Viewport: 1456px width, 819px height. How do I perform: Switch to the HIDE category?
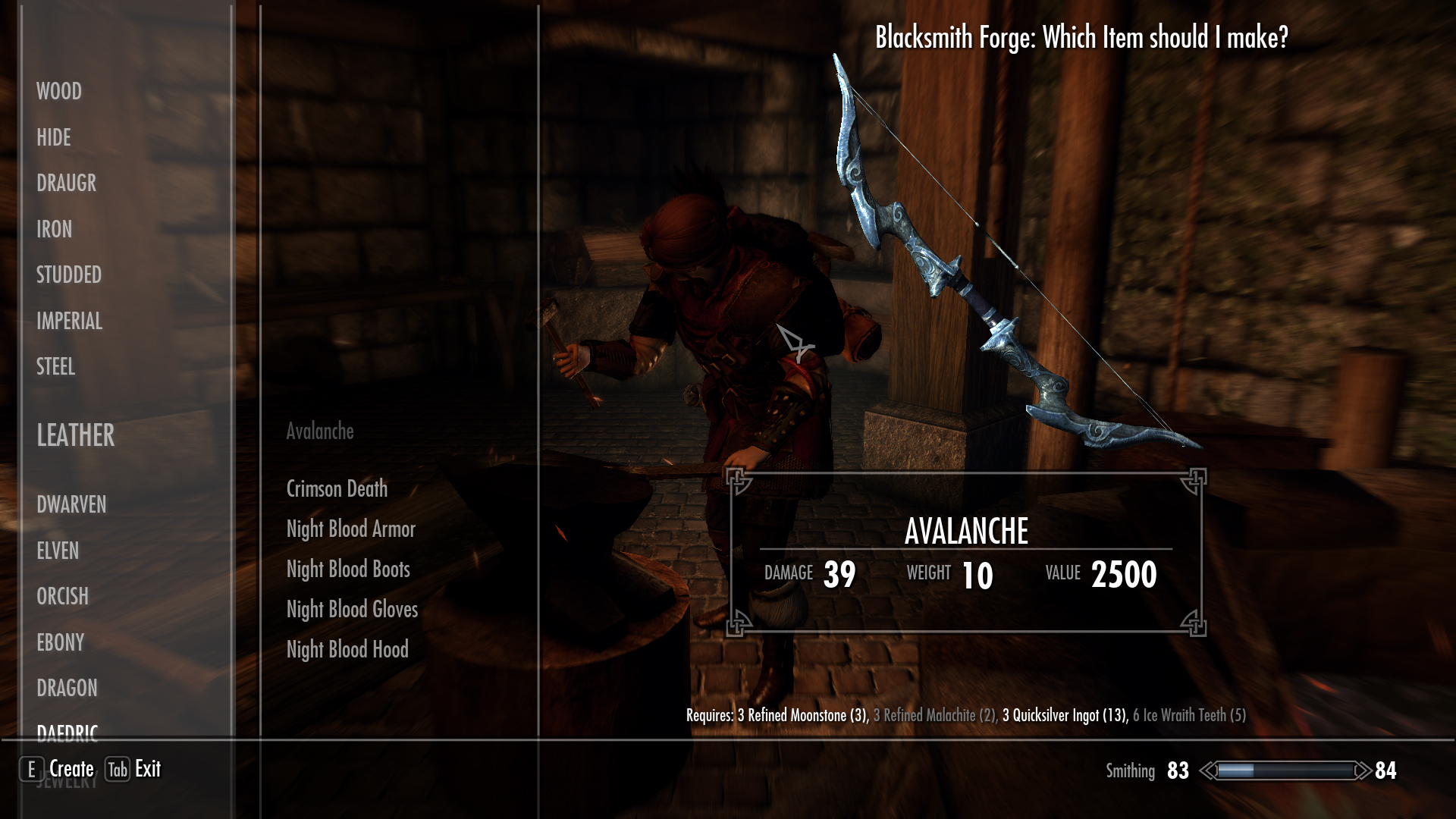(x=54, y=137)
